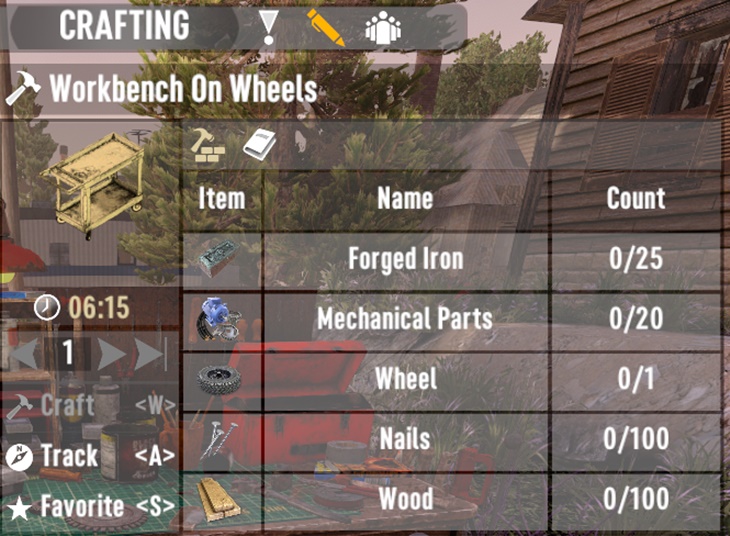This screenshot has width=730, height=536.
Task: Open the quests exclamation mark tab
Action: [x=268, y=26]
